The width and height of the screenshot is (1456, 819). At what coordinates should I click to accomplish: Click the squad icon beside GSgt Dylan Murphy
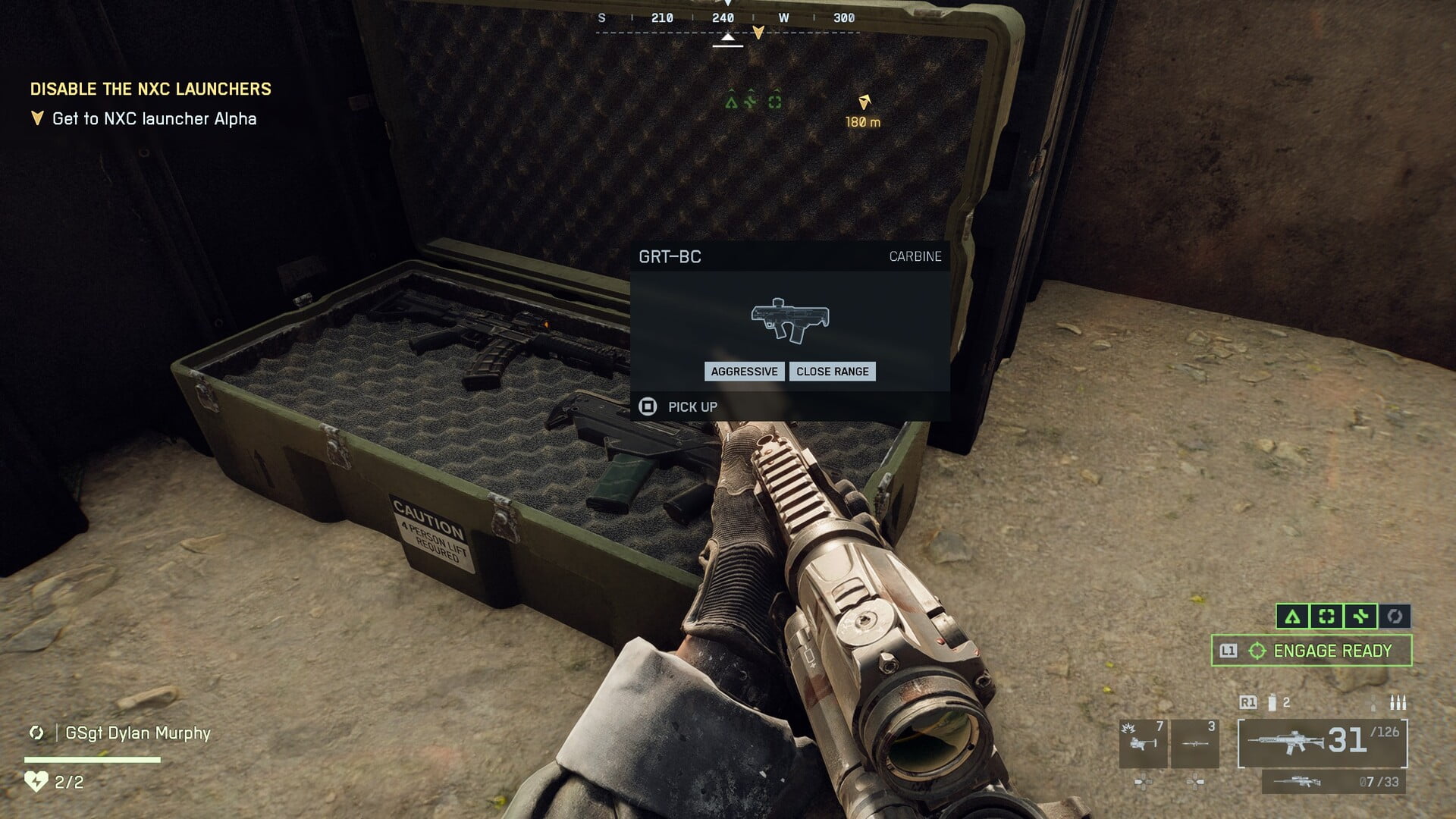coord(36,733)
